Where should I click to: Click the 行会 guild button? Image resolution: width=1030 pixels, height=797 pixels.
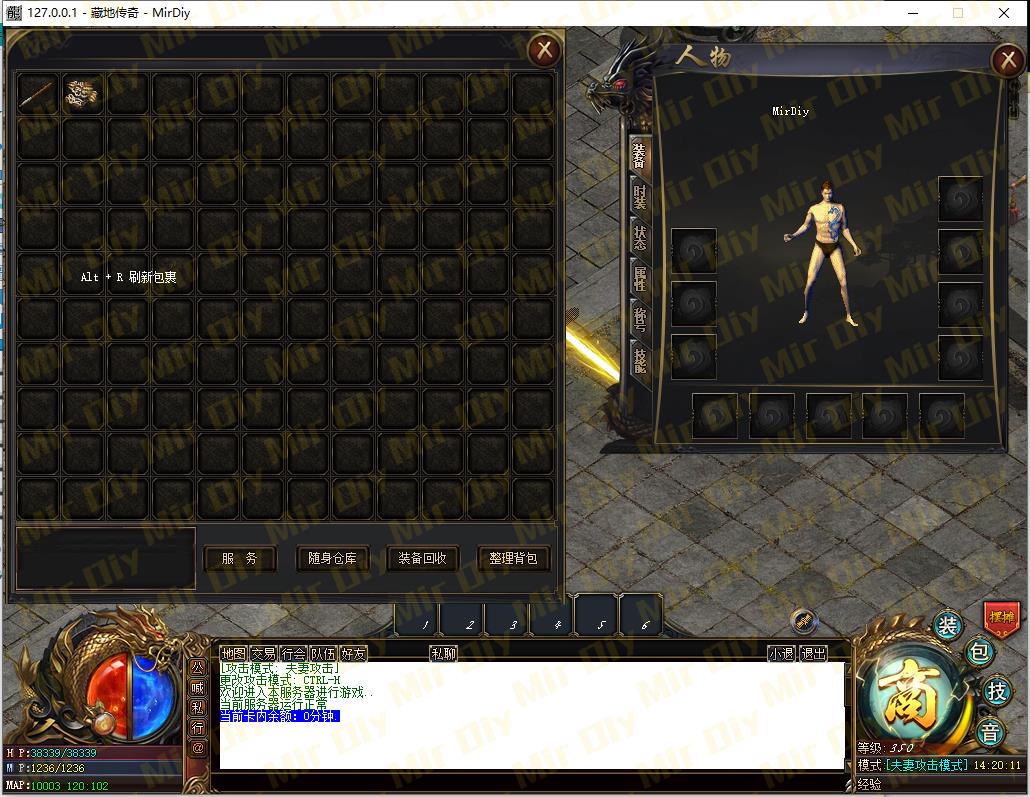click(x=293, y=654)
